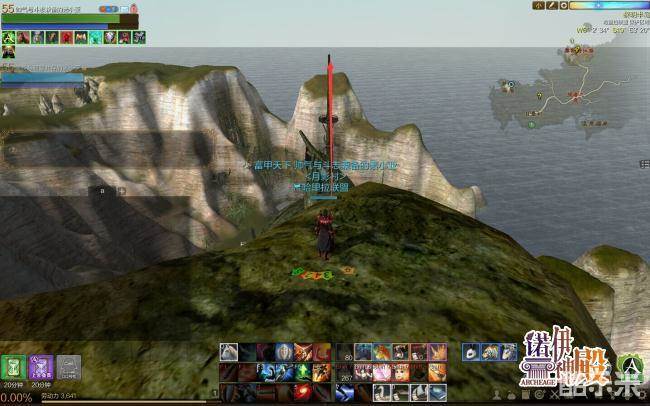The image size is (650, 406).
Task: Click the purple hourglass timer icon
Action: tap(42, 366)
